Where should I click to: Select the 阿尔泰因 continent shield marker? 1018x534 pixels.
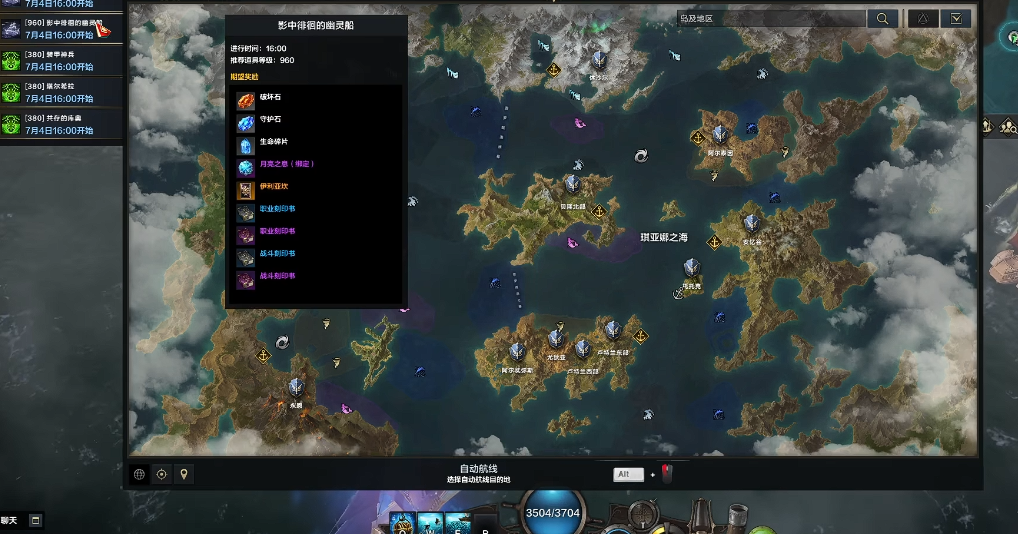click(720, 135)
